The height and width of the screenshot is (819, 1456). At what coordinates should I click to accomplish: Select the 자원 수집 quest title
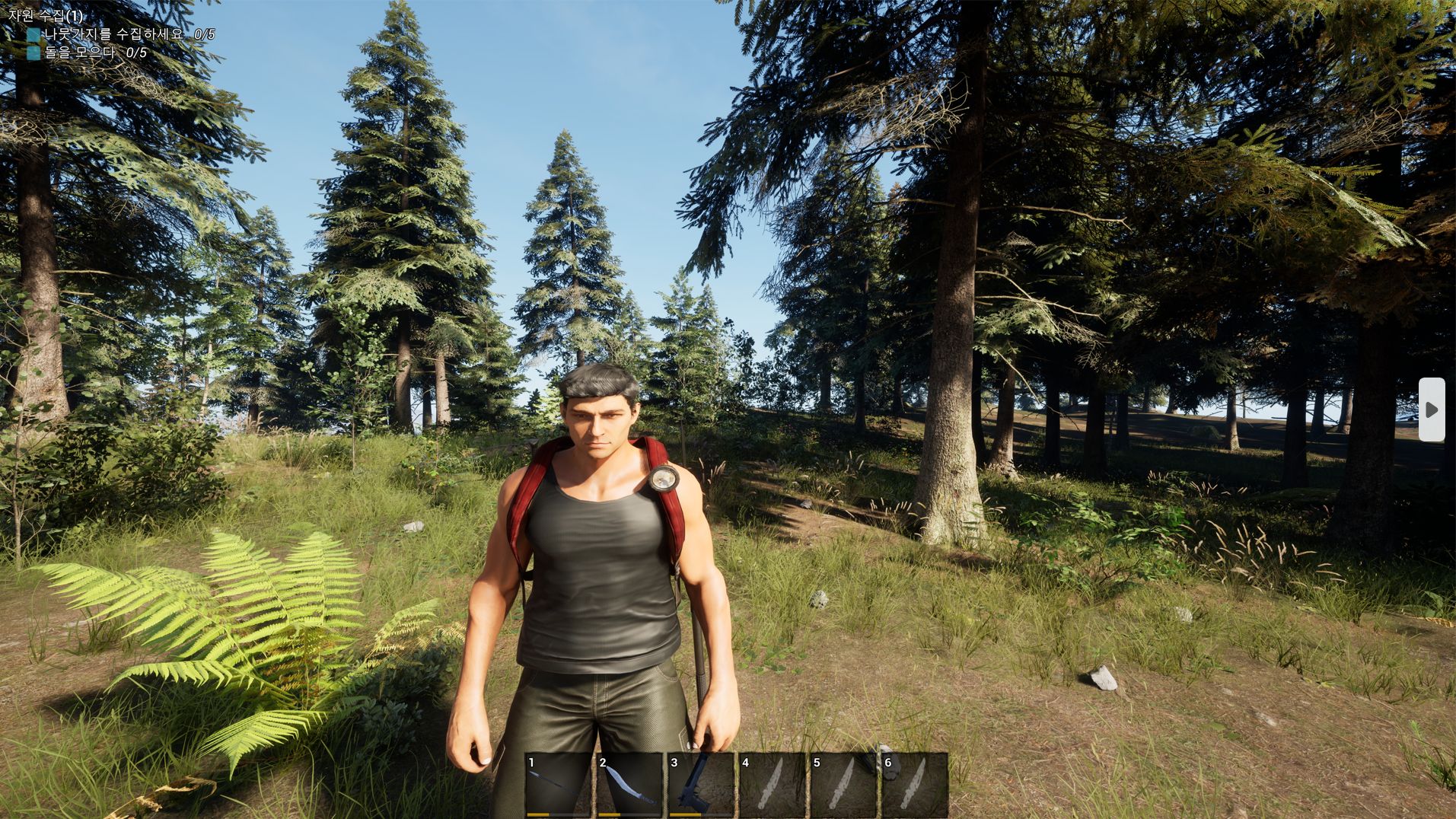point(46,15)
